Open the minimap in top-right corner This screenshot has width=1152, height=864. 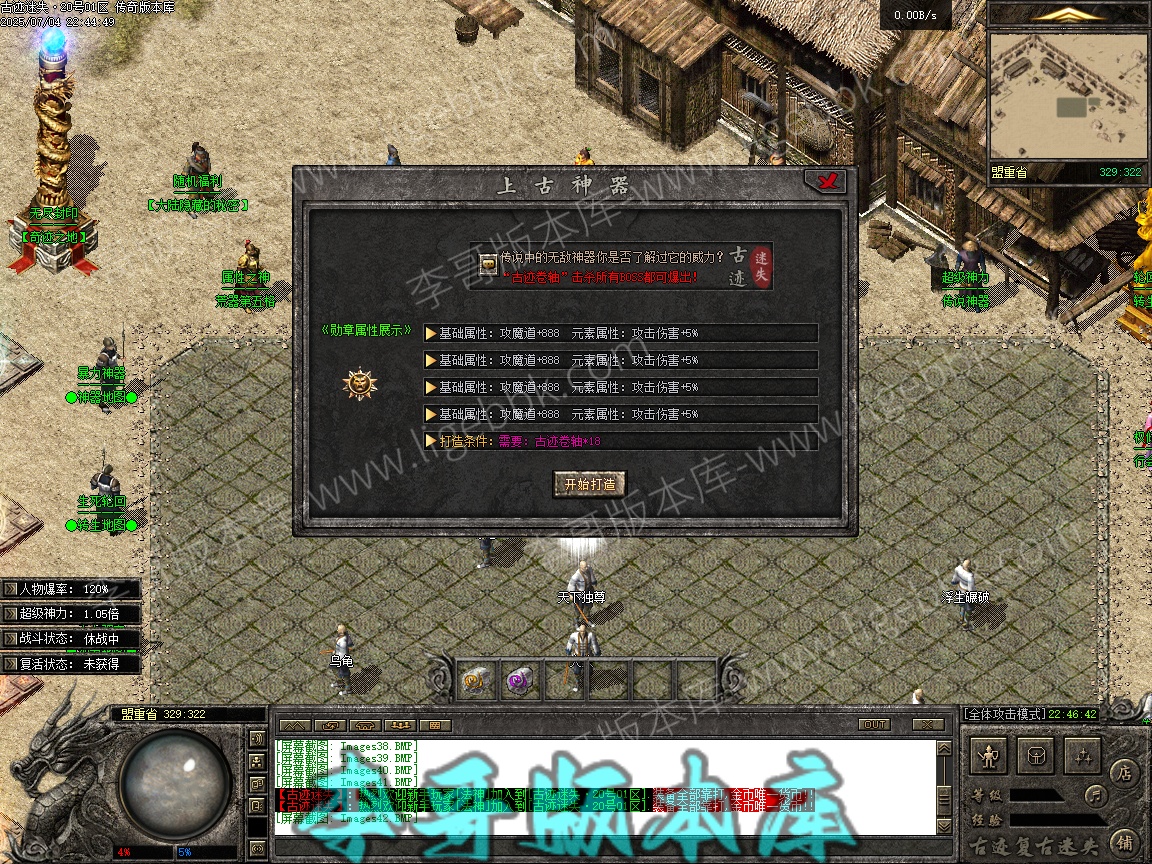[1066, 96]
